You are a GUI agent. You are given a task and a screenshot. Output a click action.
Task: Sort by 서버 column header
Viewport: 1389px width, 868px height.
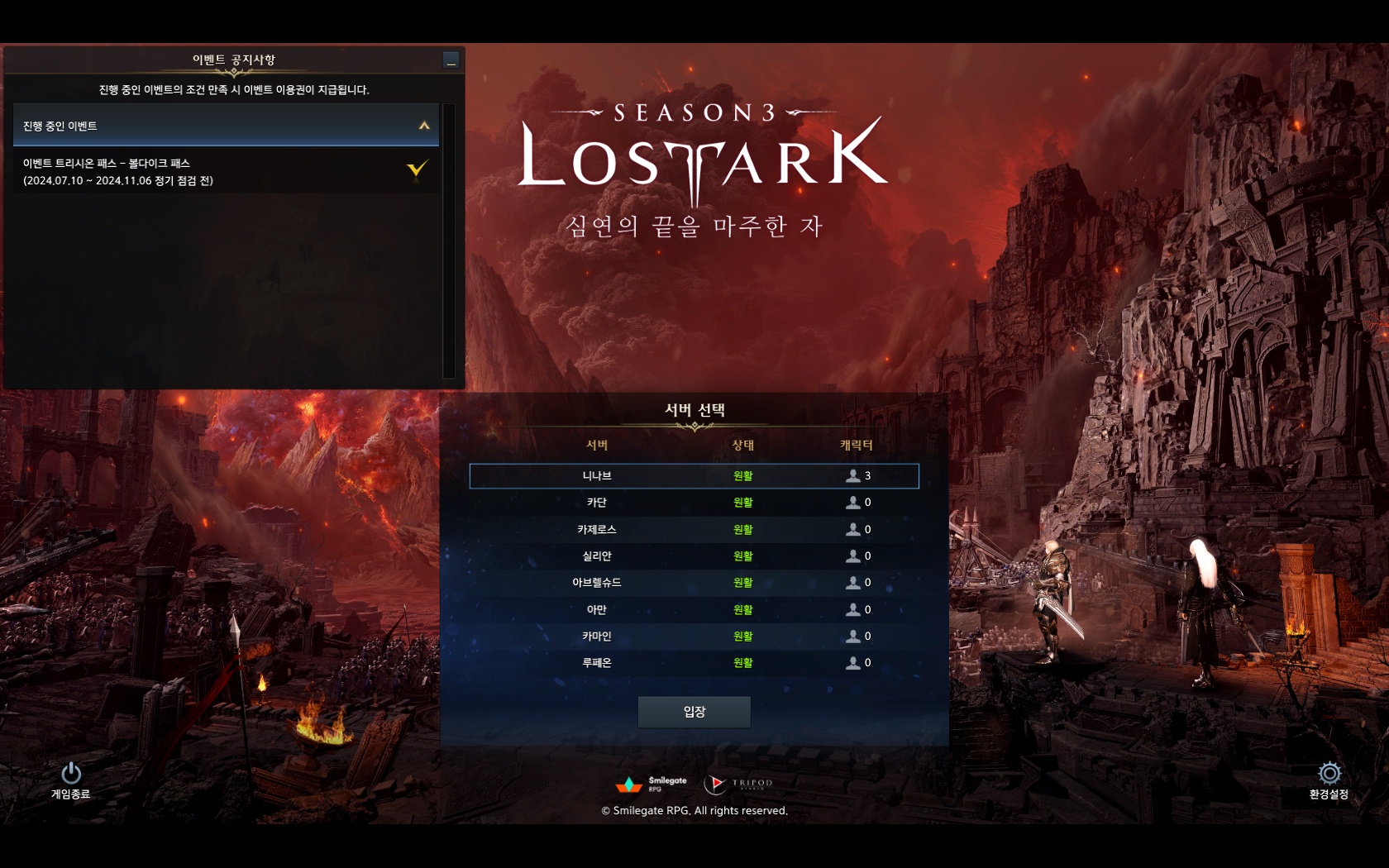tap(597, 446)
